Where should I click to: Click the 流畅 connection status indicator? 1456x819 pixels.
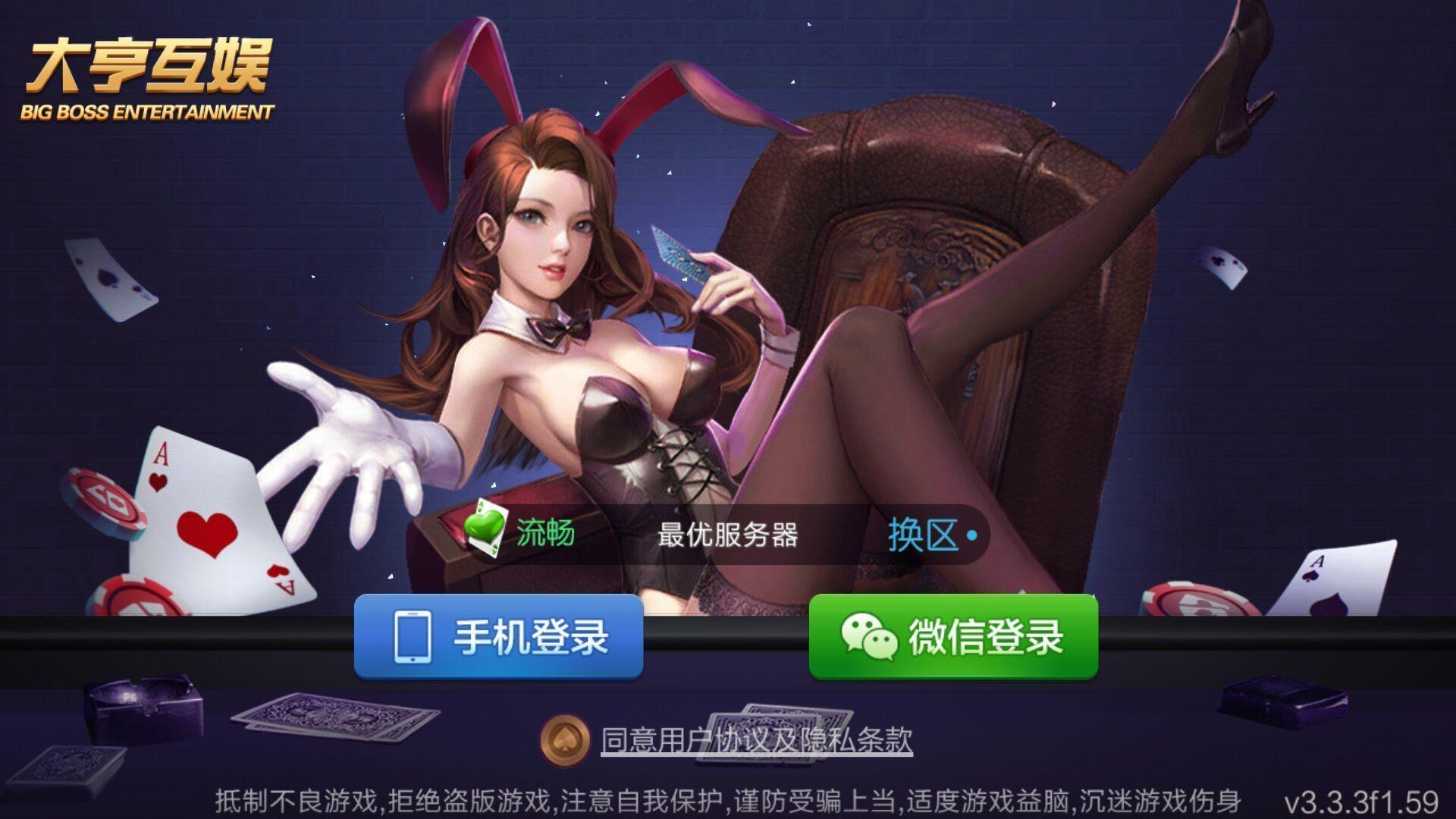[x=544, y=532]
